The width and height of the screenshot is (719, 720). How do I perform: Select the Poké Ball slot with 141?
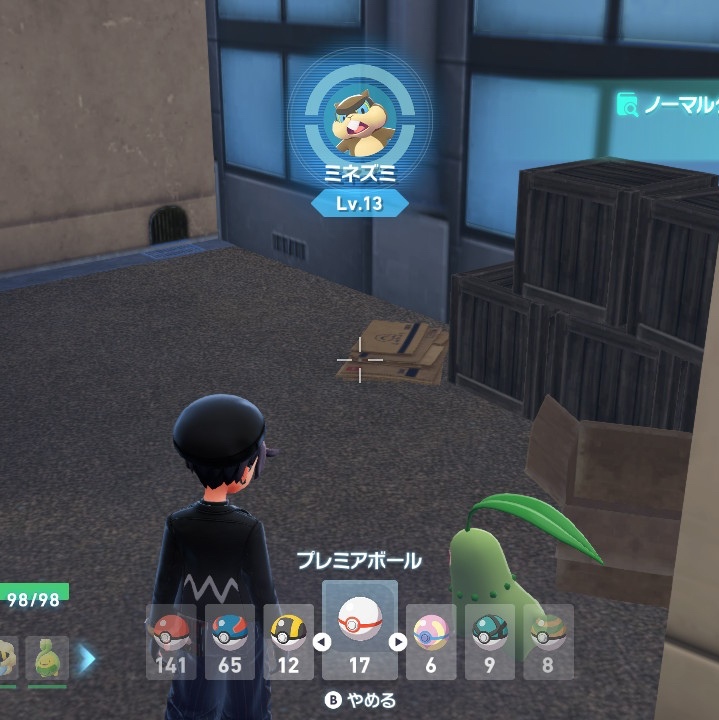[x=171, y=641]
